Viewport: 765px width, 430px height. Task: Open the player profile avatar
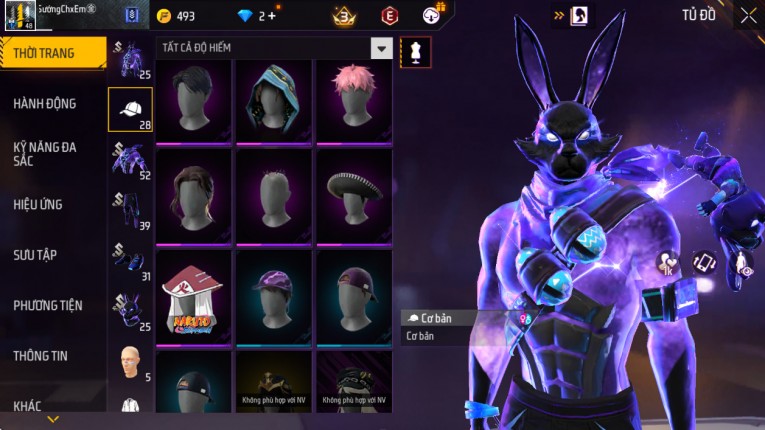pos(20,14)
